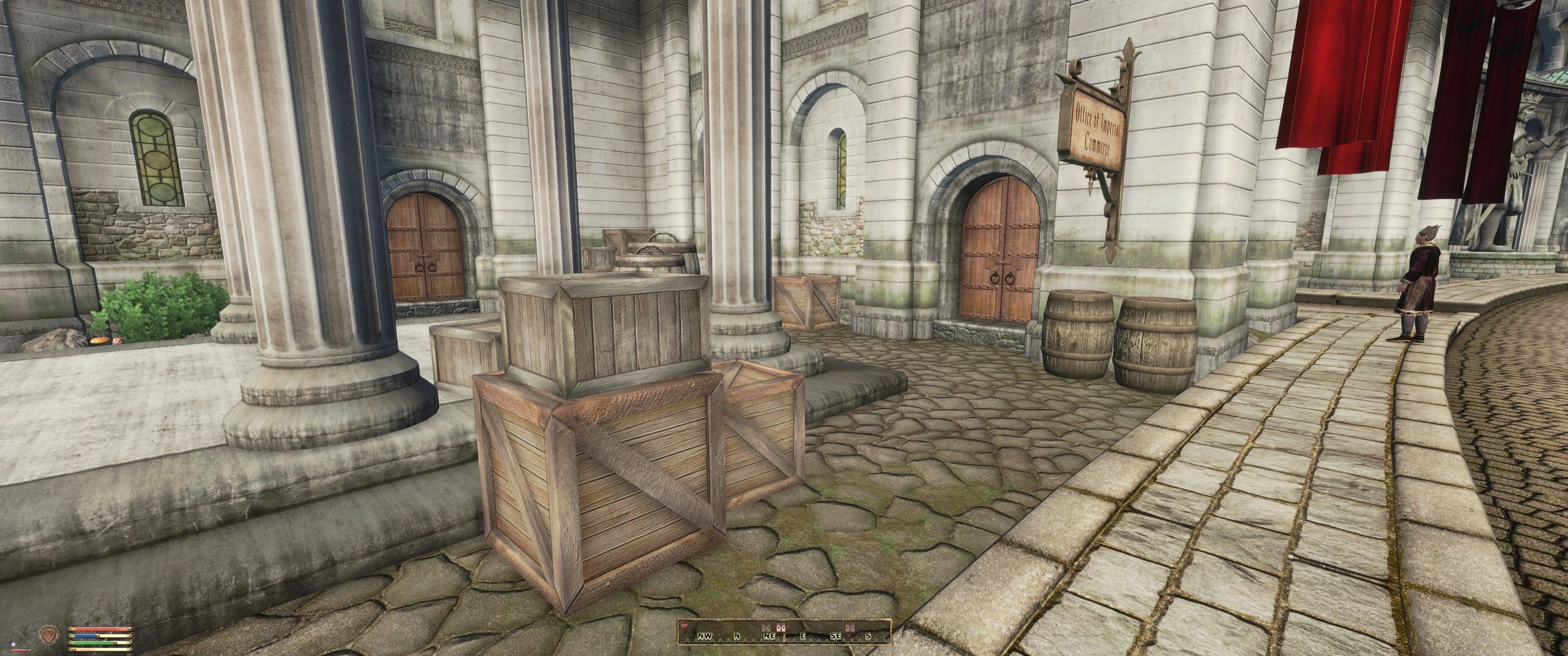Select the red quest marker on the compass

[x=686, y=627]
